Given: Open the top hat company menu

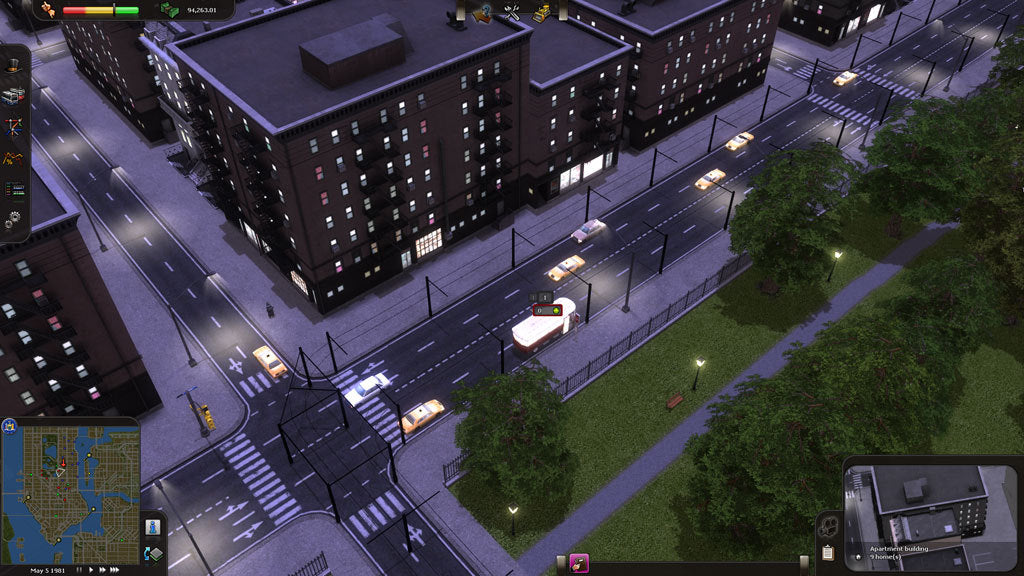Looking at the screenshot, I should pyautogui.click(x=13, y=65).
